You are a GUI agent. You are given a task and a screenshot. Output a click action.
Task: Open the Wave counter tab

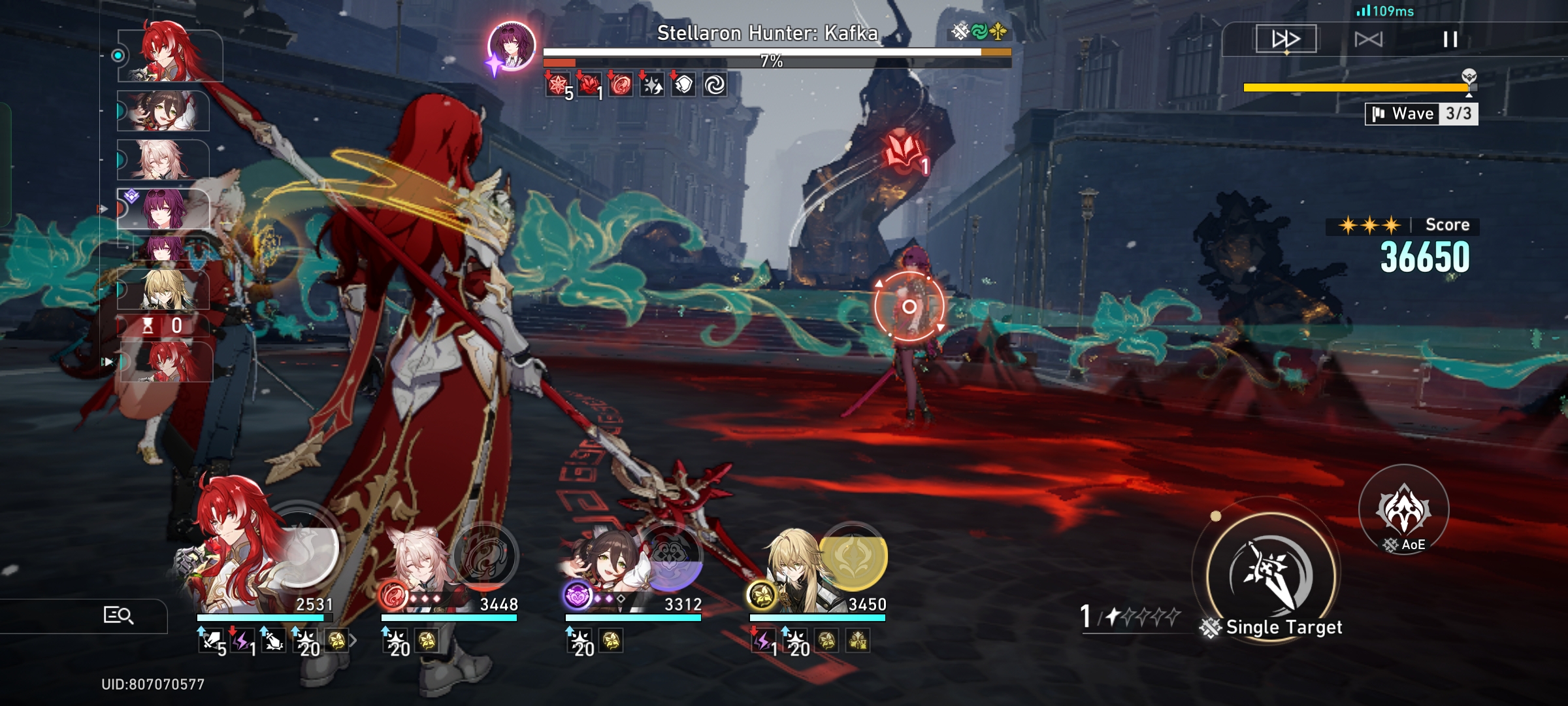coord(1419,113)
